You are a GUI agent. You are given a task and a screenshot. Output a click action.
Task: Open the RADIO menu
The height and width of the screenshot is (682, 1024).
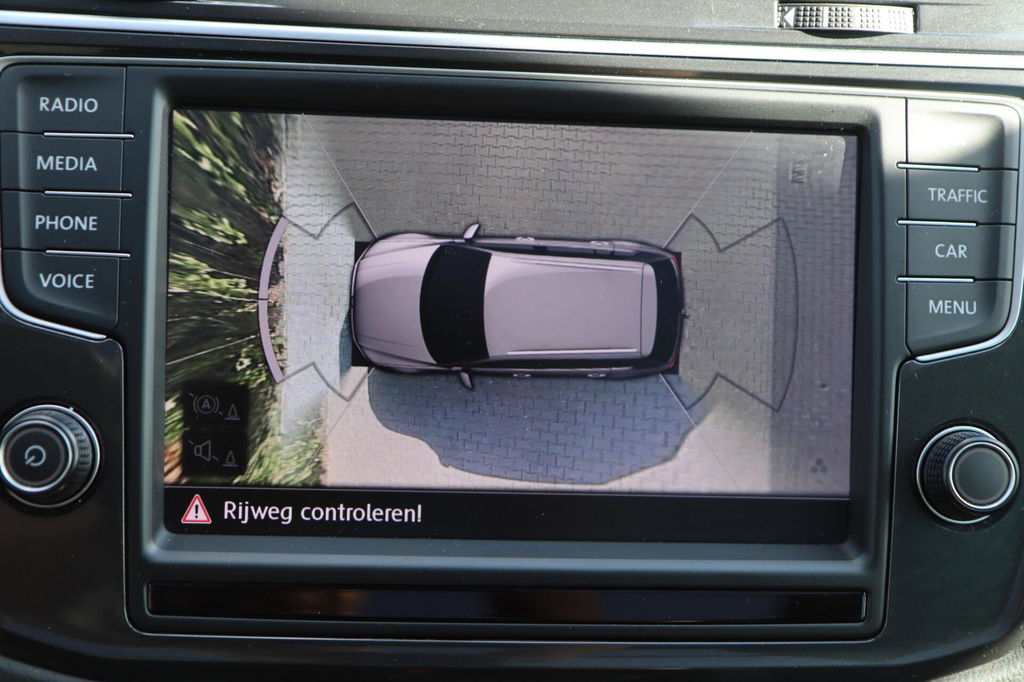click(x=68, y=105)
